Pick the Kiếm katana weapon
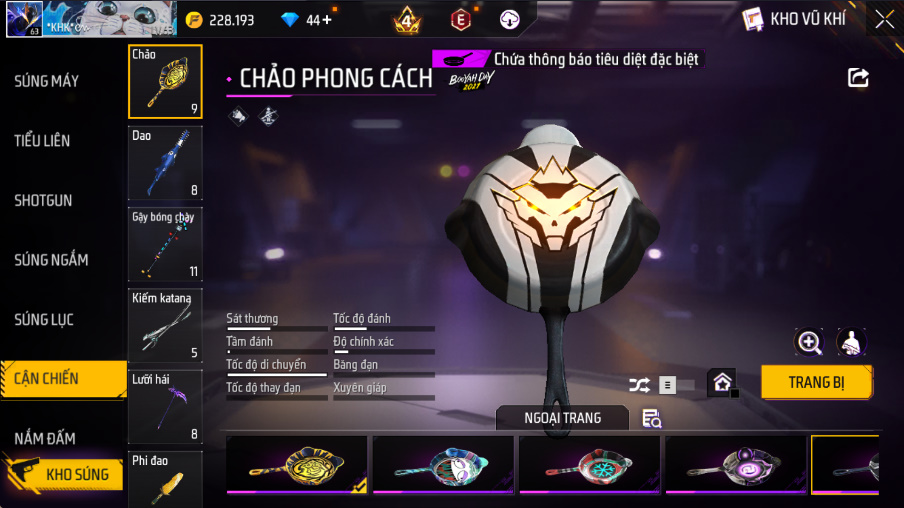 point(165,325)
